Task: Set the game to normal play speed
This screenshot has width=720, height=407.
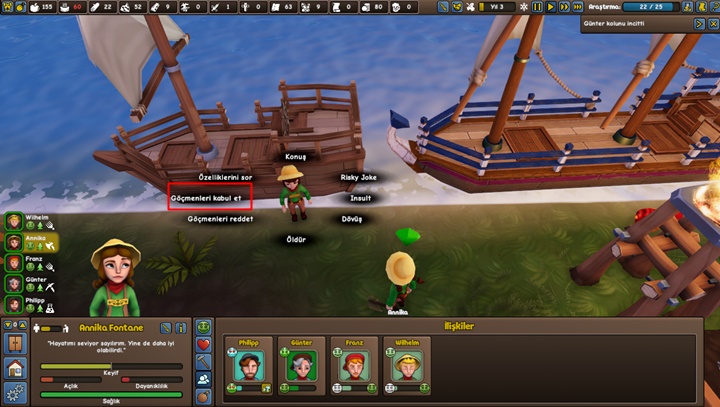Action: pyautogui.click(x=550, y=7)
